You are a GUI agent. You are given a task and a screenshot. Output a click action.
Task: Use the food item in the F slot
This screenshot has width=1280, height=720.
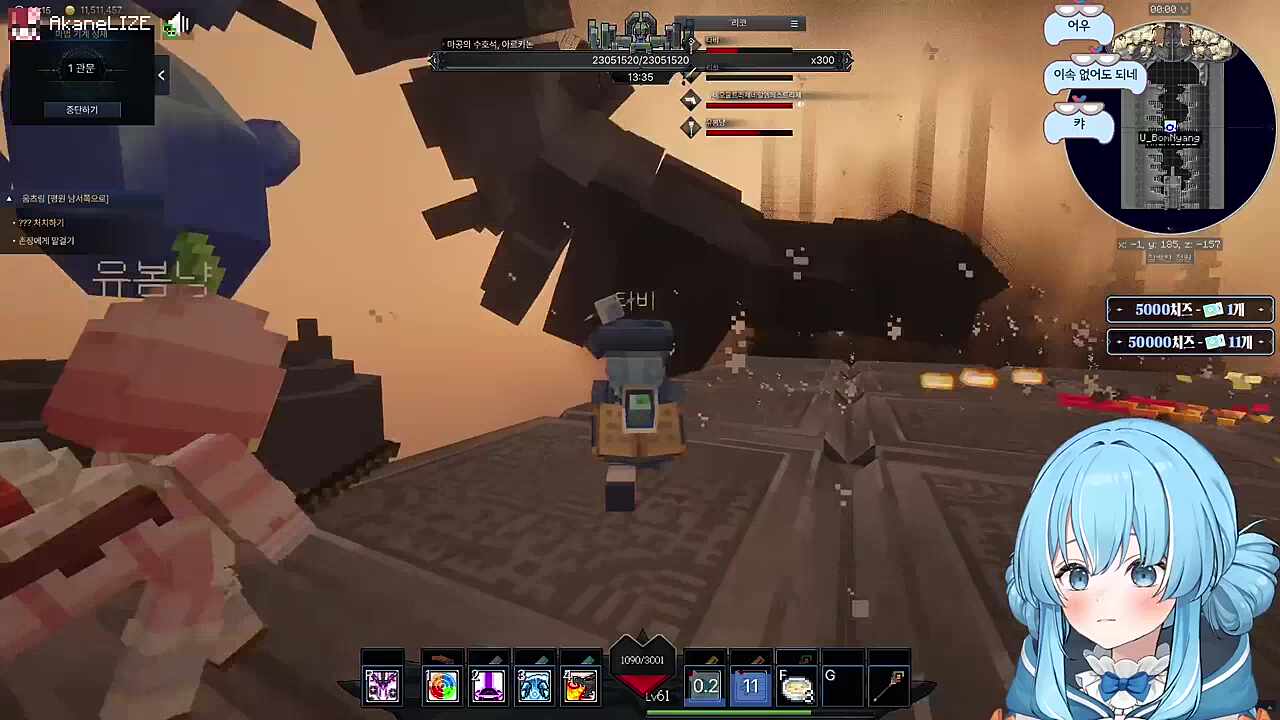coord(797,687)
